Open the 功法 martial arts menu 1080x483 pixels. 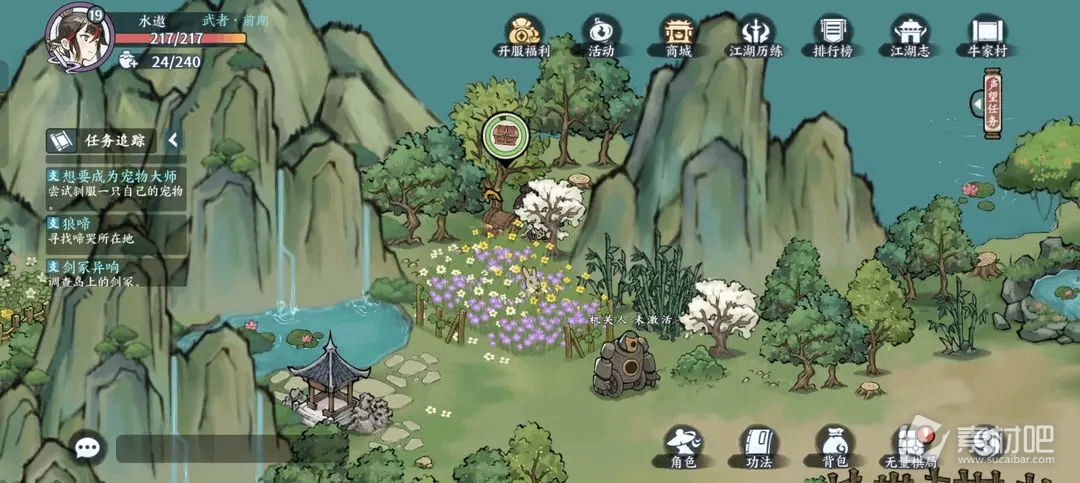tap(758, 446)
